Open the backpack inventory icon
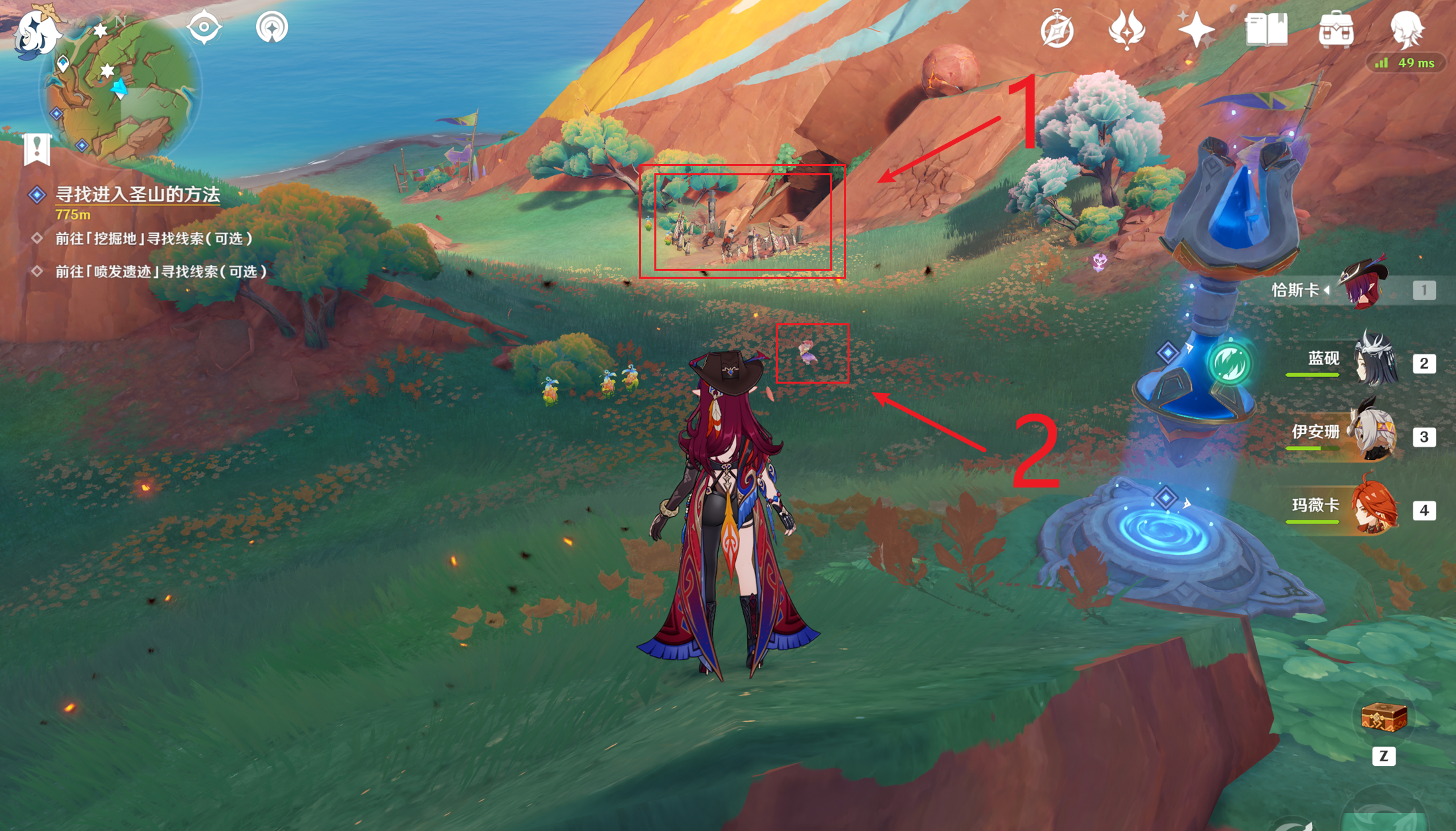 [1336, 30]
